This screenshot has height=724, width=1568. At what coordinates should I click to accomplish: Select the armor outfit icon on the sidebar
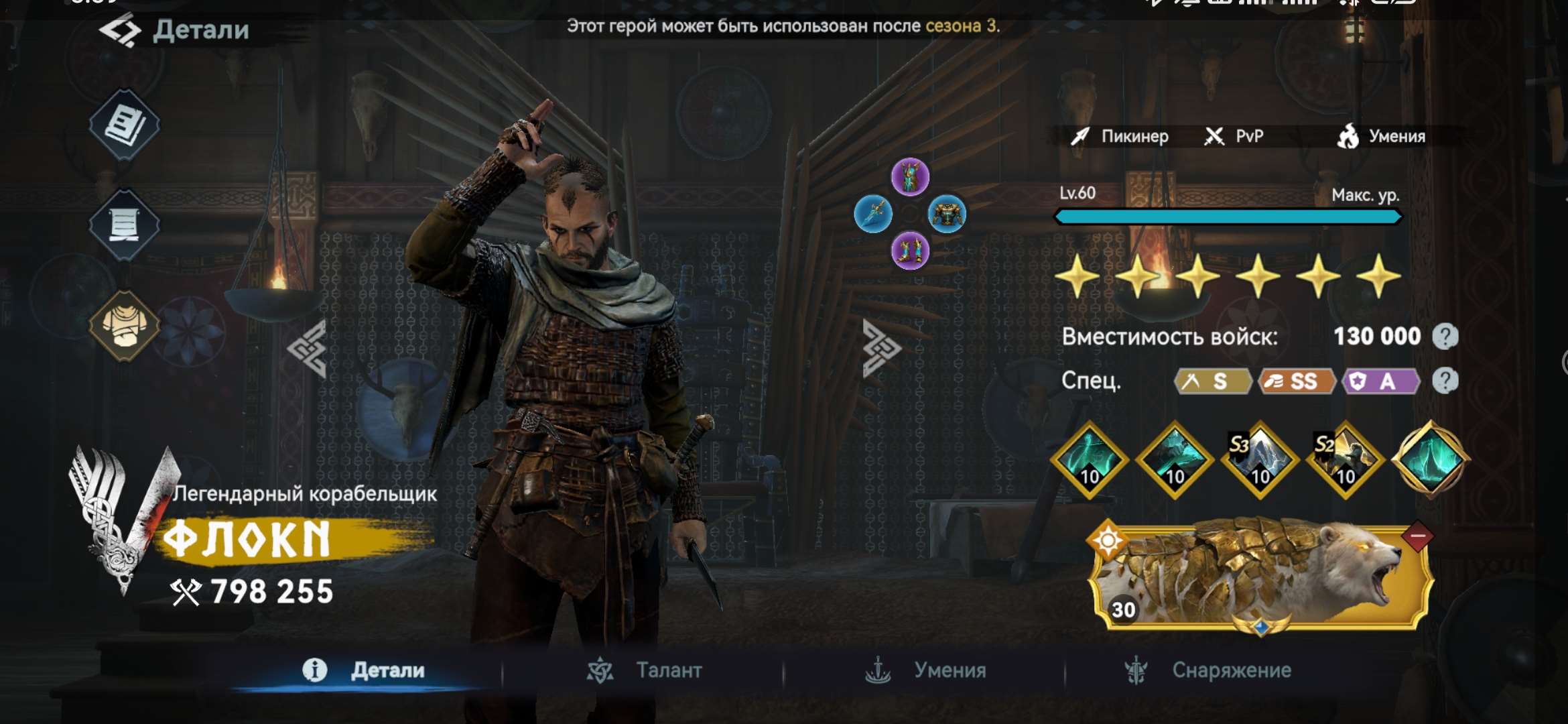[125, 326]
